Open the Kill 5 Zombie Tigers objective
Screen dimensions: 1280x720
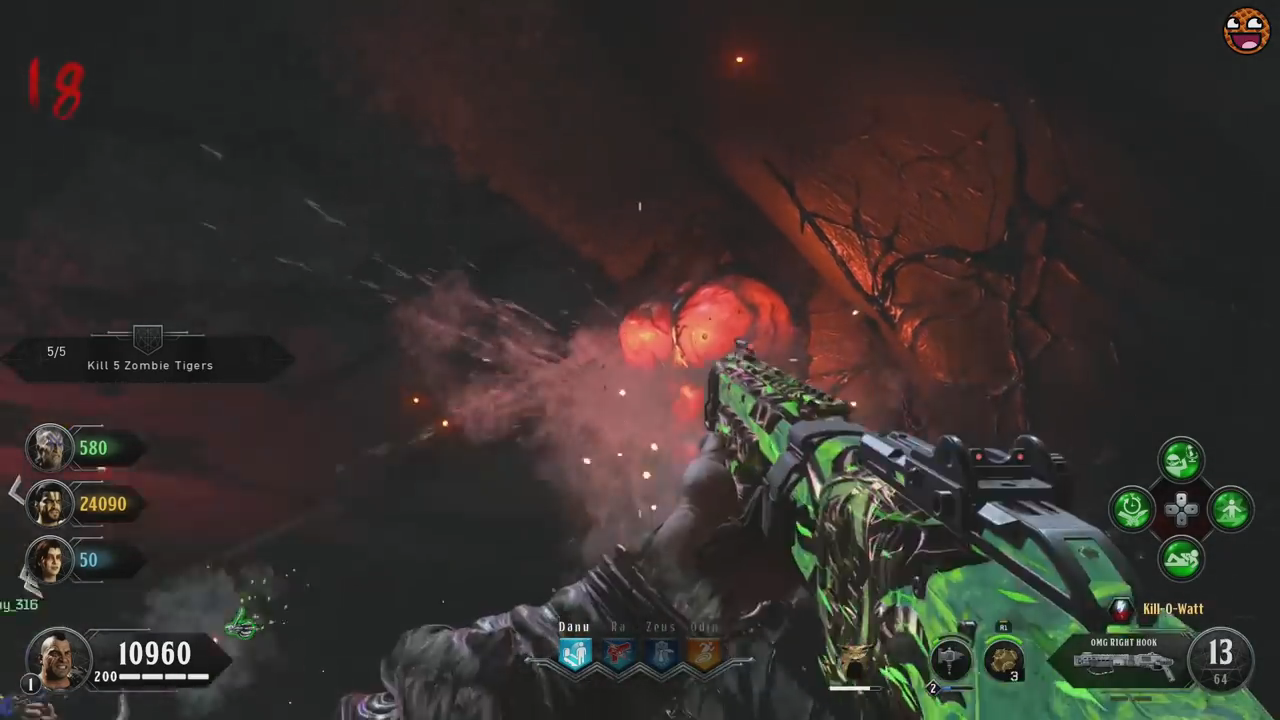(x=149, y=358)
